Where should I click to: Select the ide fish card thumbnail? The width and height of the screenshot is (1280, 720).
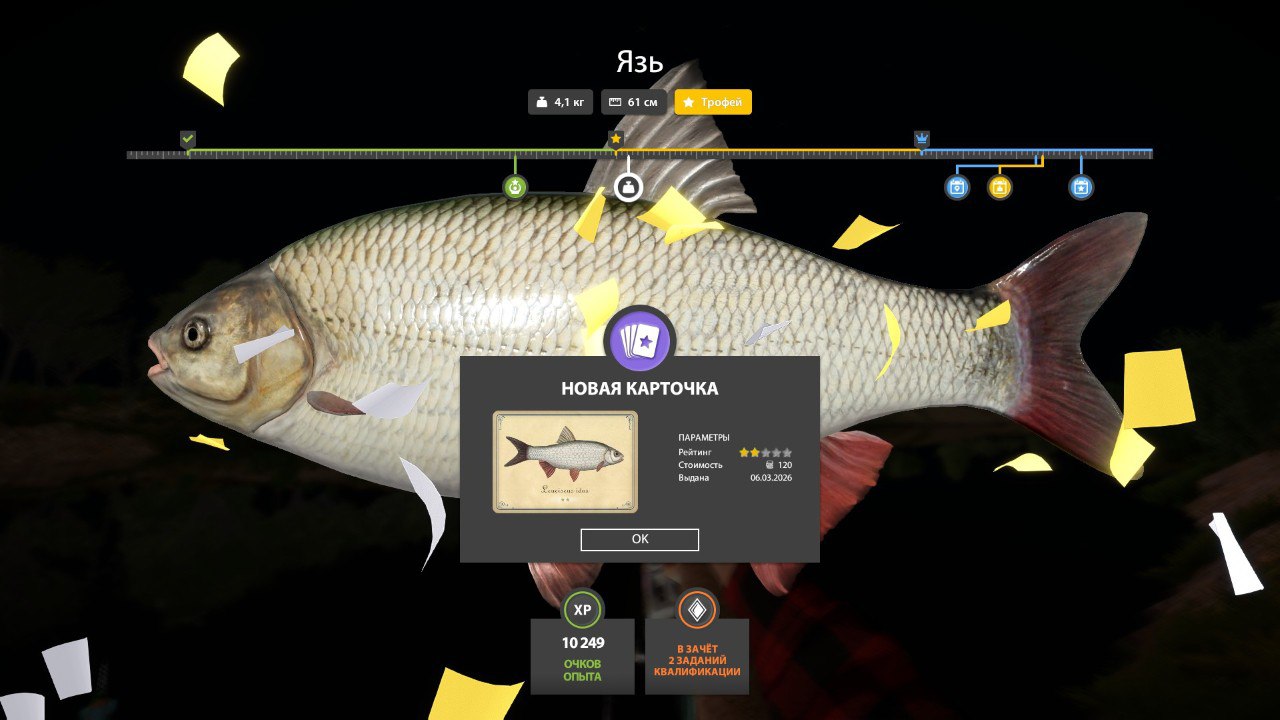pos(565,461)
